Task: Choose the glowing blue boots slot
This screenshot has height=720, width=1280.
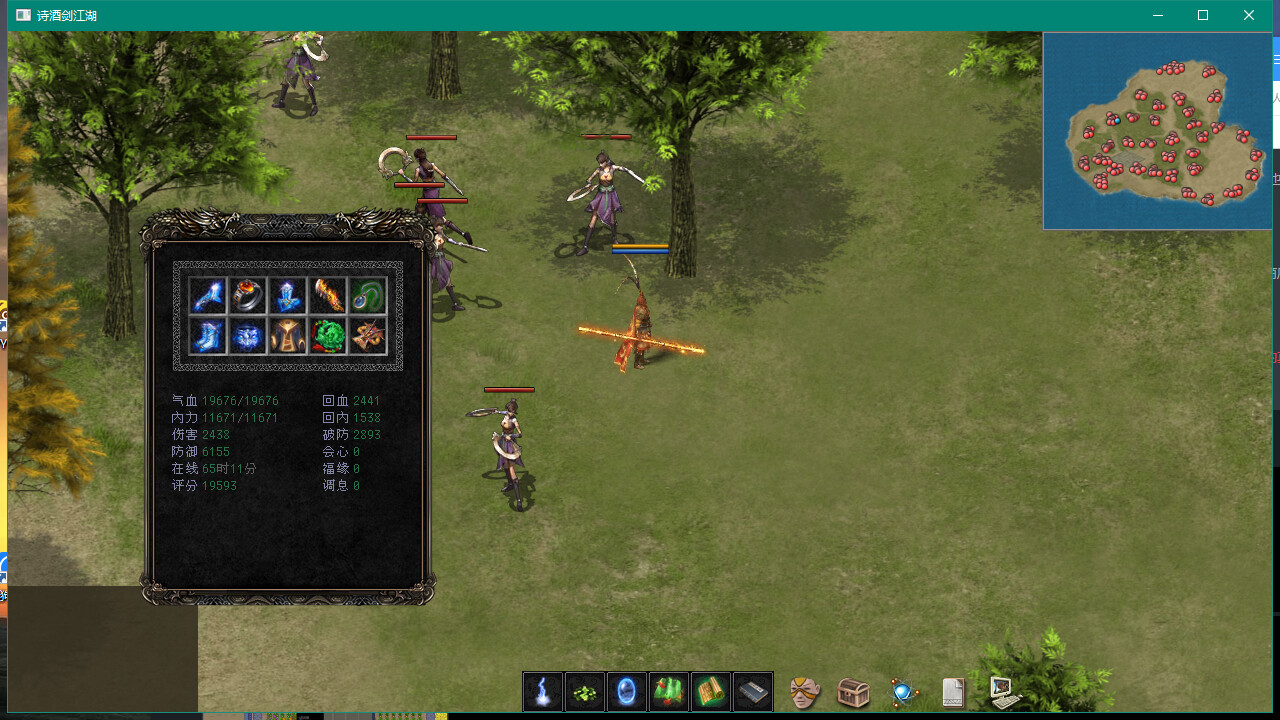Action: [208, 336]
